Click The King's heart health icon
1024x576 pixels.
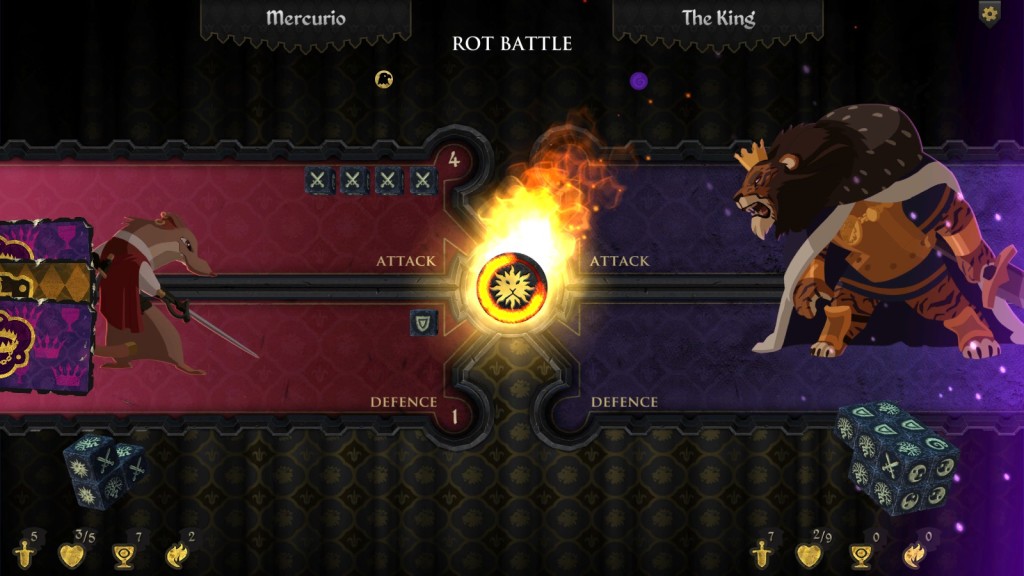pos(808,555)
